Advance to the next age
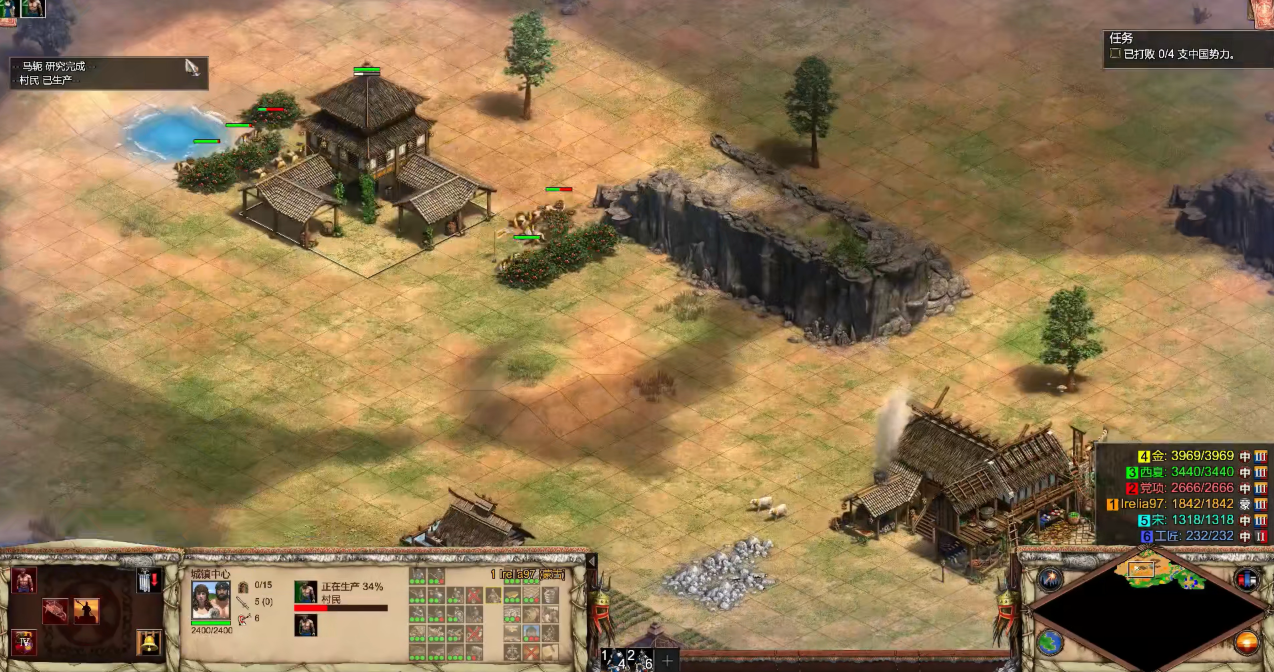 [x=25, y=641]
